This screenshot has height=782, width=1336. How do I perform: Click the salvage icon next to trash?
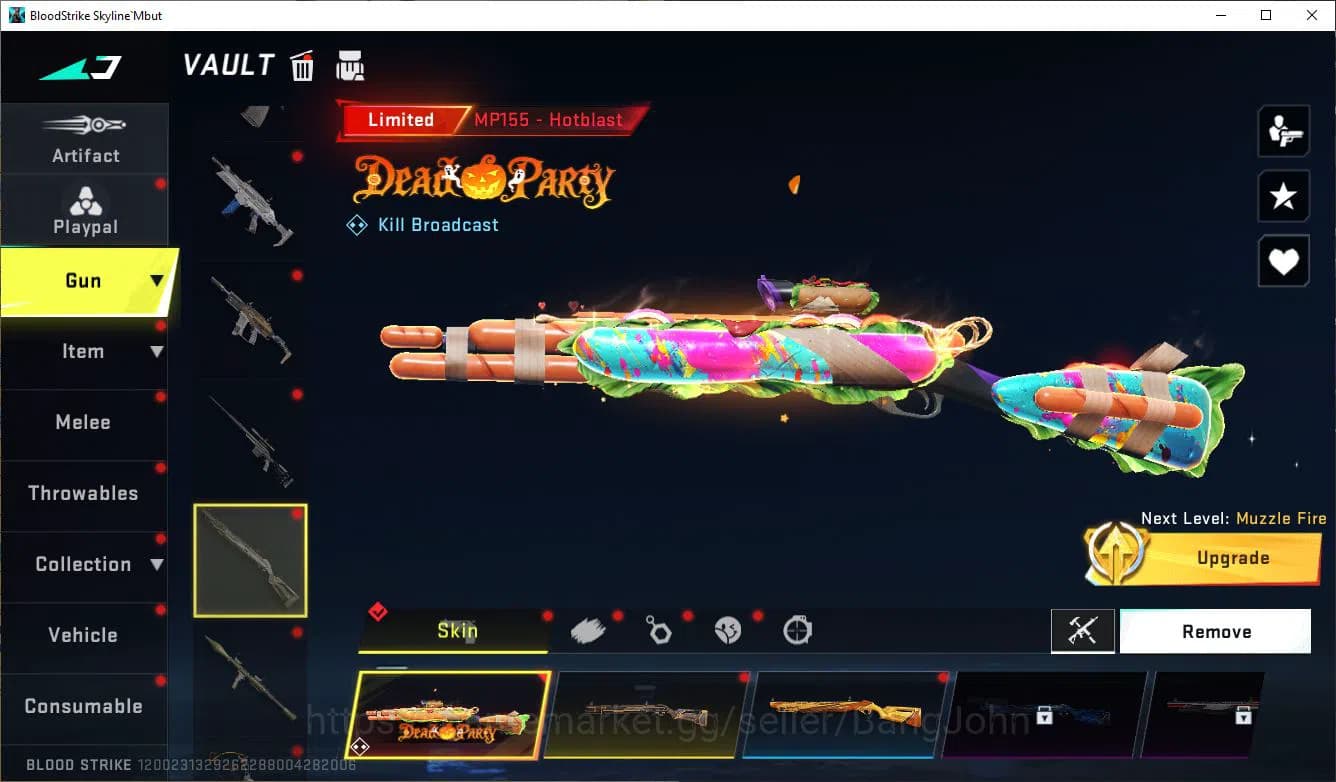coord(348,66)
